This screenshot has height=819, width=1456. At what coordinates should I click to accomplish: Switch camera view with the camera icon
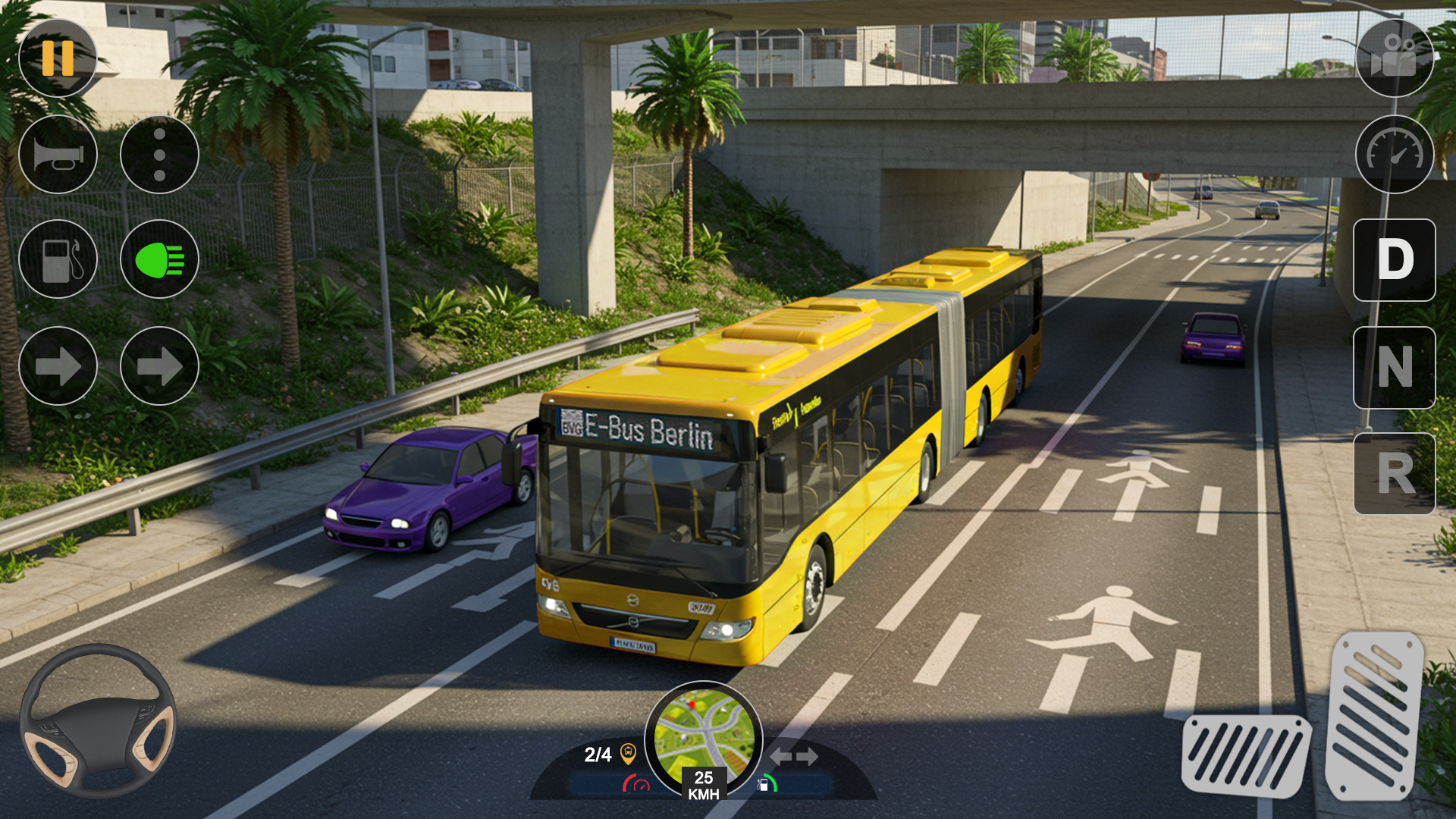tap(1395, 58)
